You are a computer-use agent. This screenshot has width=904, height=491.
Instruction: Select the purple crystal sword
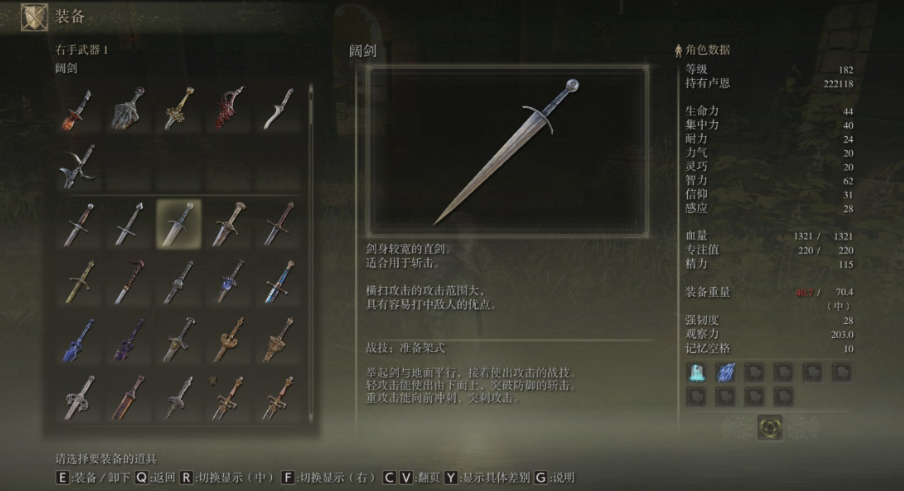[129, 340]
